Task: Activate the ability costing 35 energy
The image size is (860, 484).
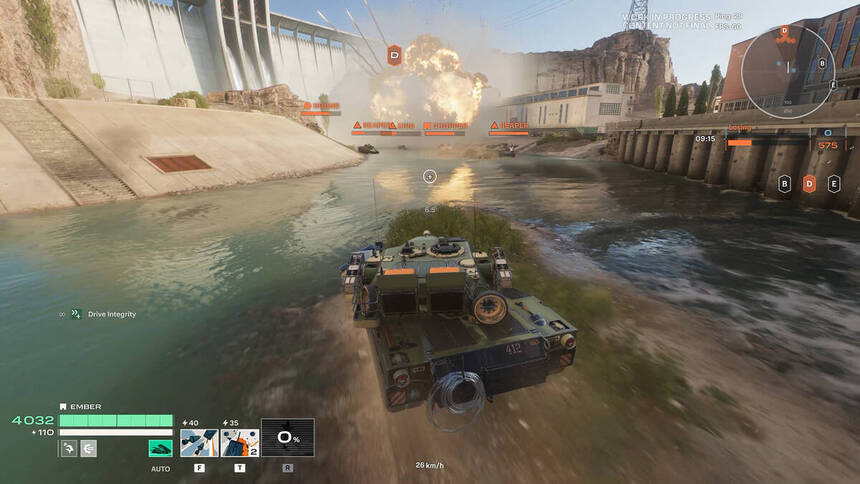Action: pos(240,442)
